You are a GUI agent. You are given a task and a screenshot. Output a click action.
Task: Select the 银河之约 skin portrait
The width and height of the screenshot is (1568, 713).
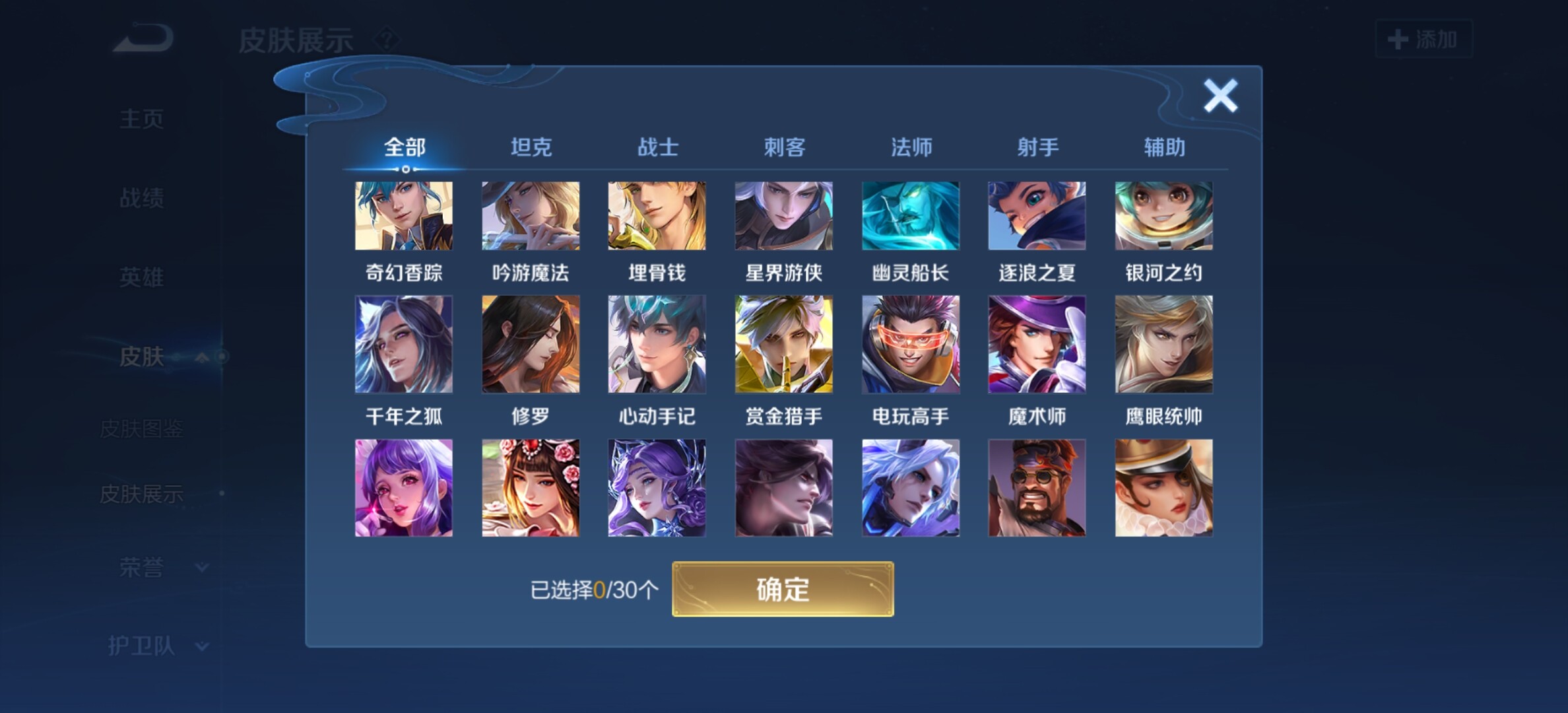coord(1164,216)
